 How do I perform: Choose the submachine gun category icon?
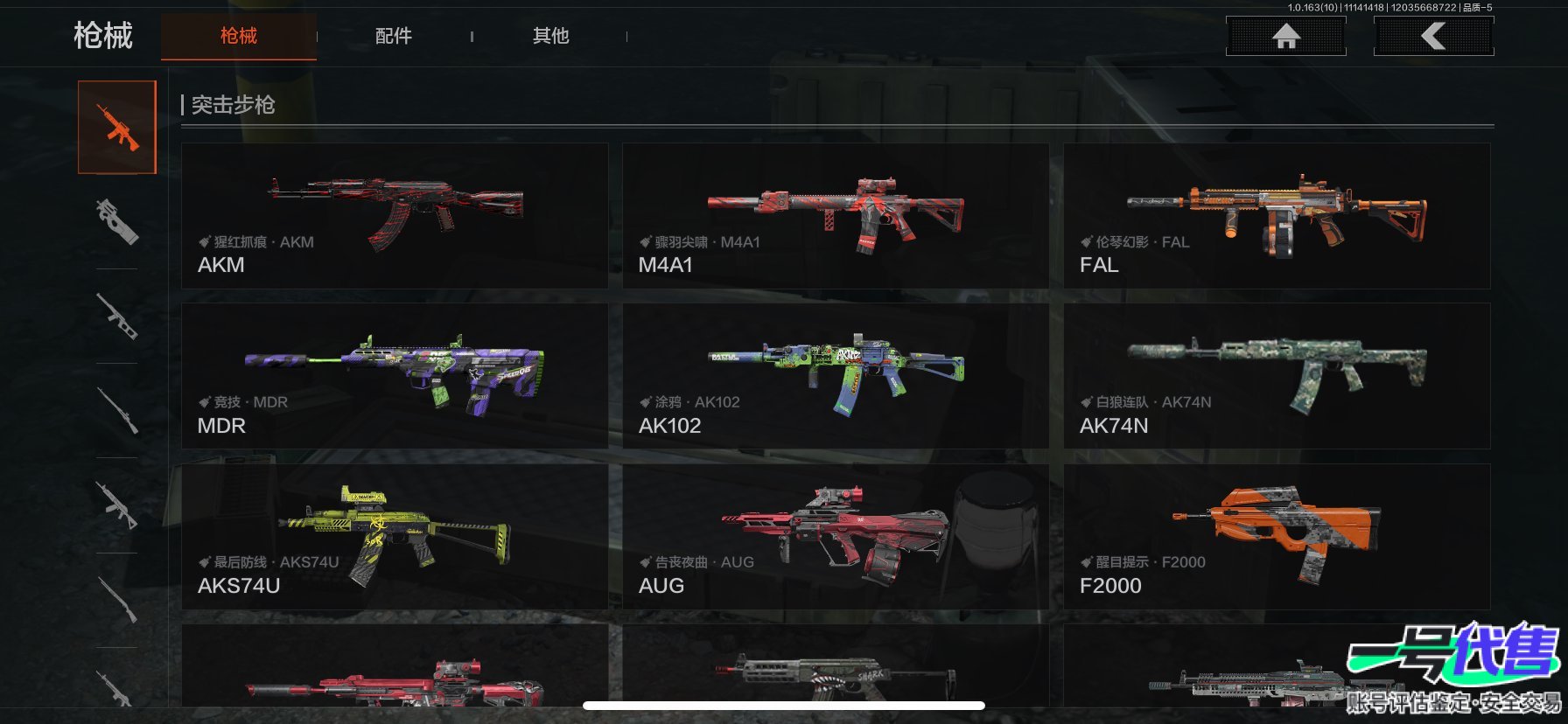point(117,220)
